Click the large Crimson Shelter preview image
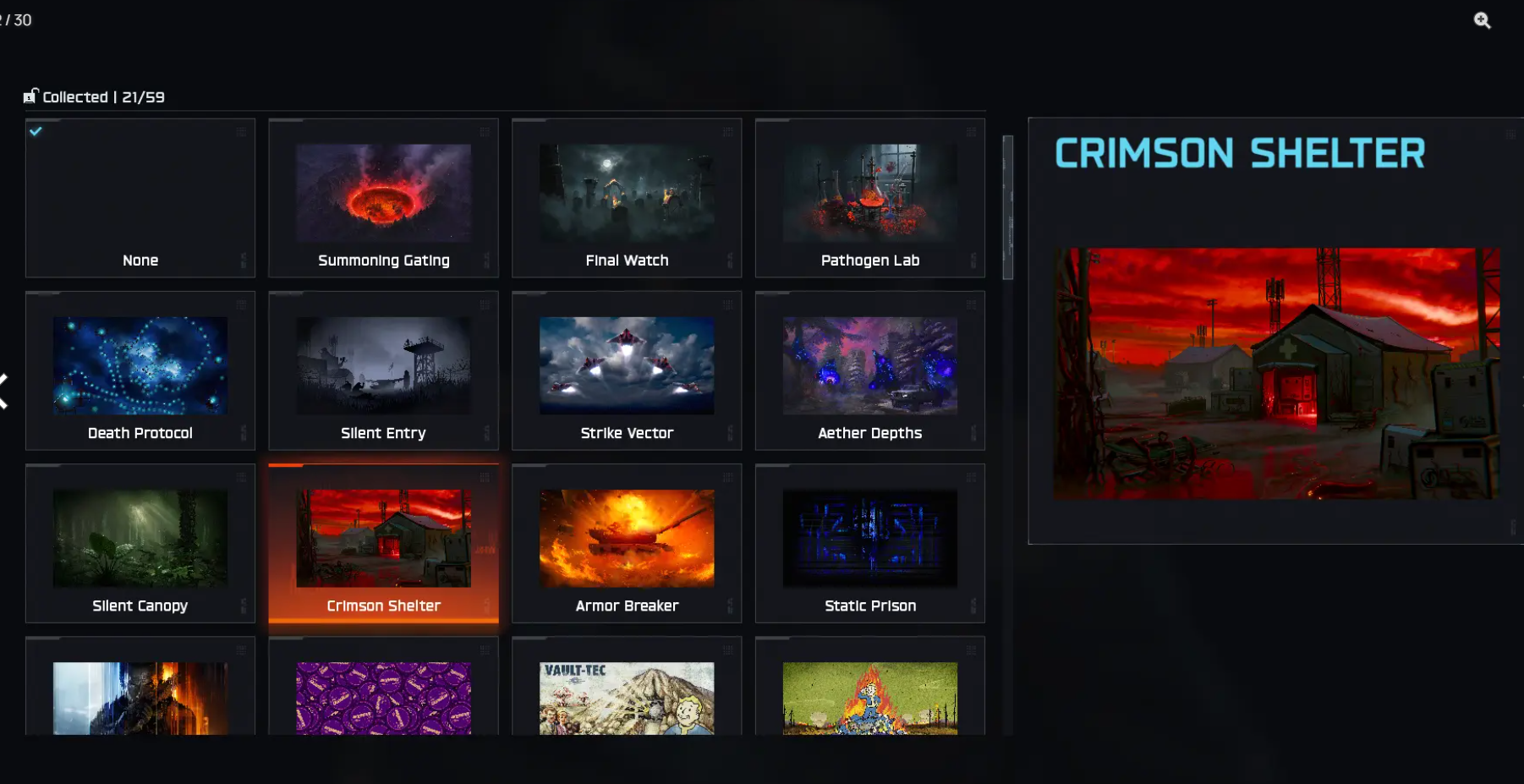 point(1275,373)
